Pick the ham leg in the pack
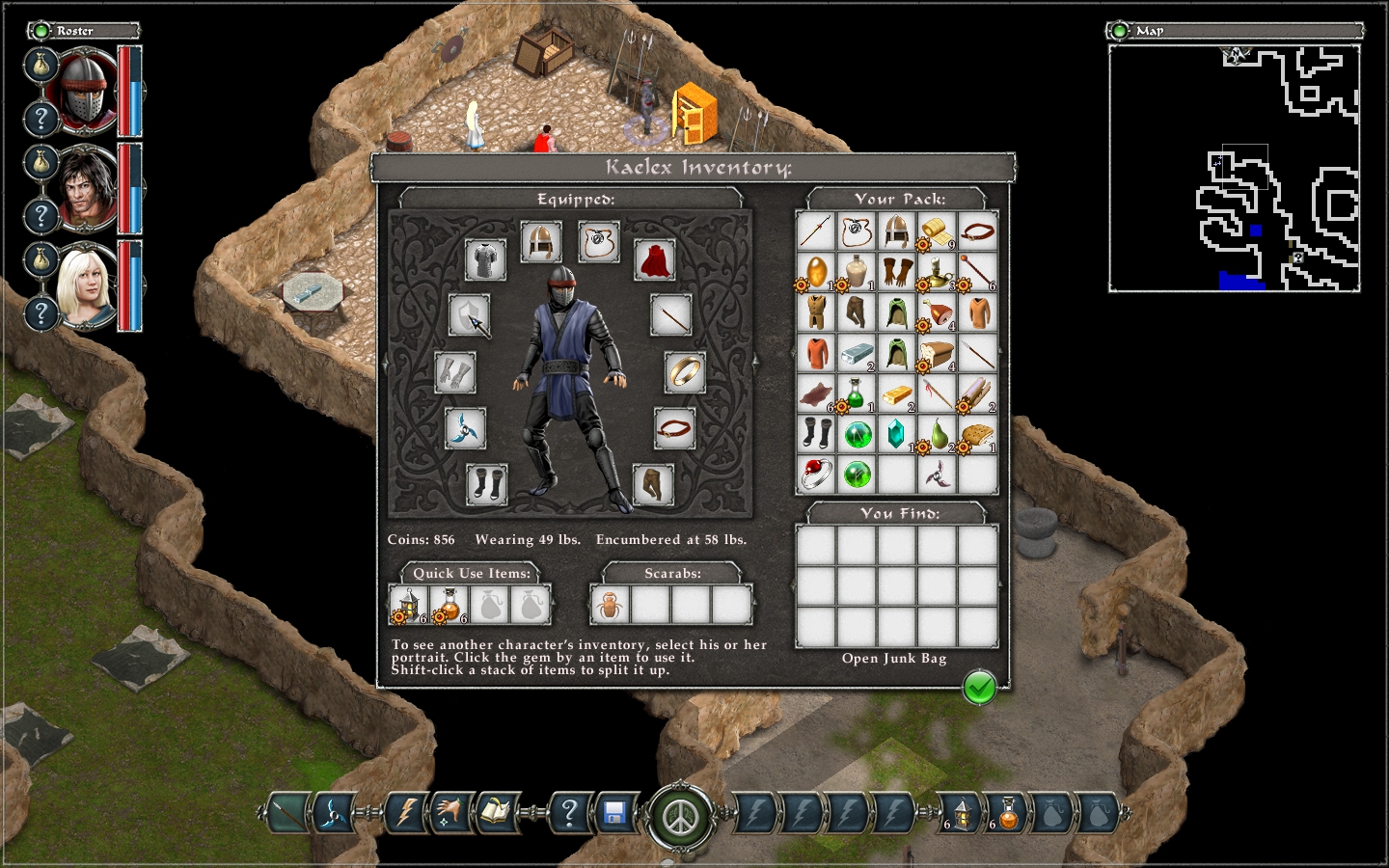 tap(937, 312)
